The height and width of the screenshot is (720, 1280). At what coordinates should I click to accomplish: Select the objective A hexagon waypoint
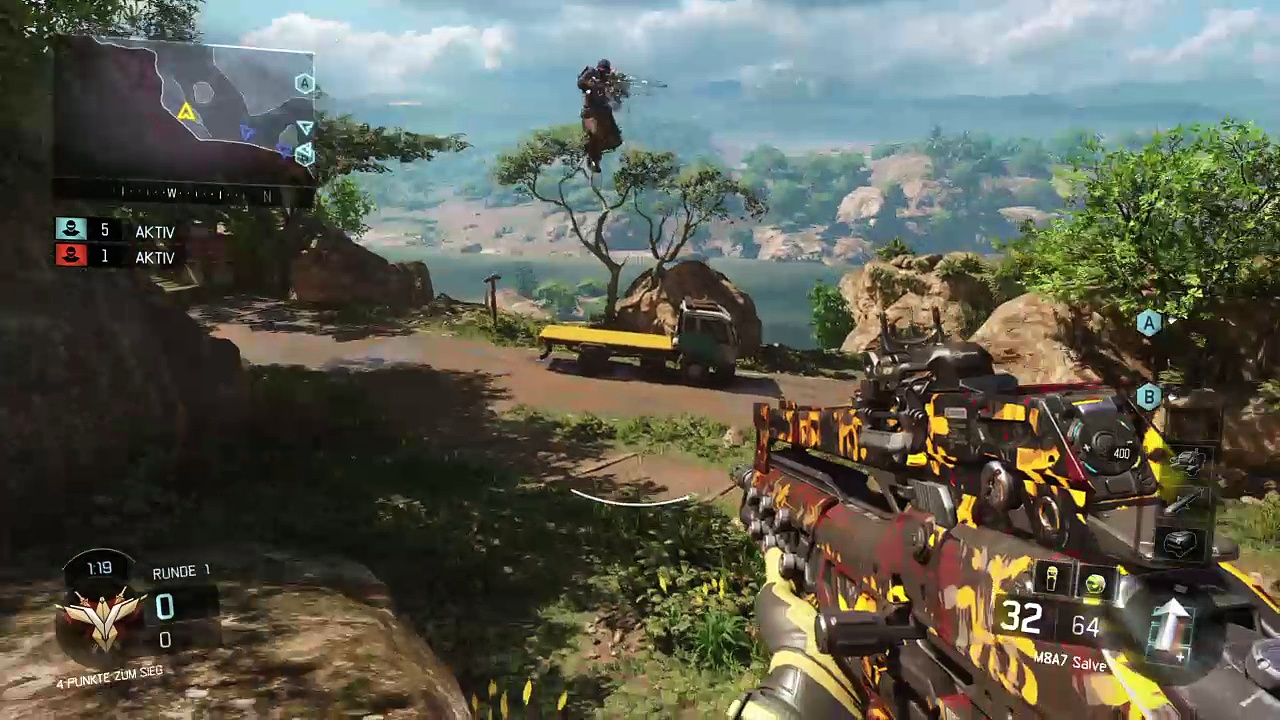1148,322
